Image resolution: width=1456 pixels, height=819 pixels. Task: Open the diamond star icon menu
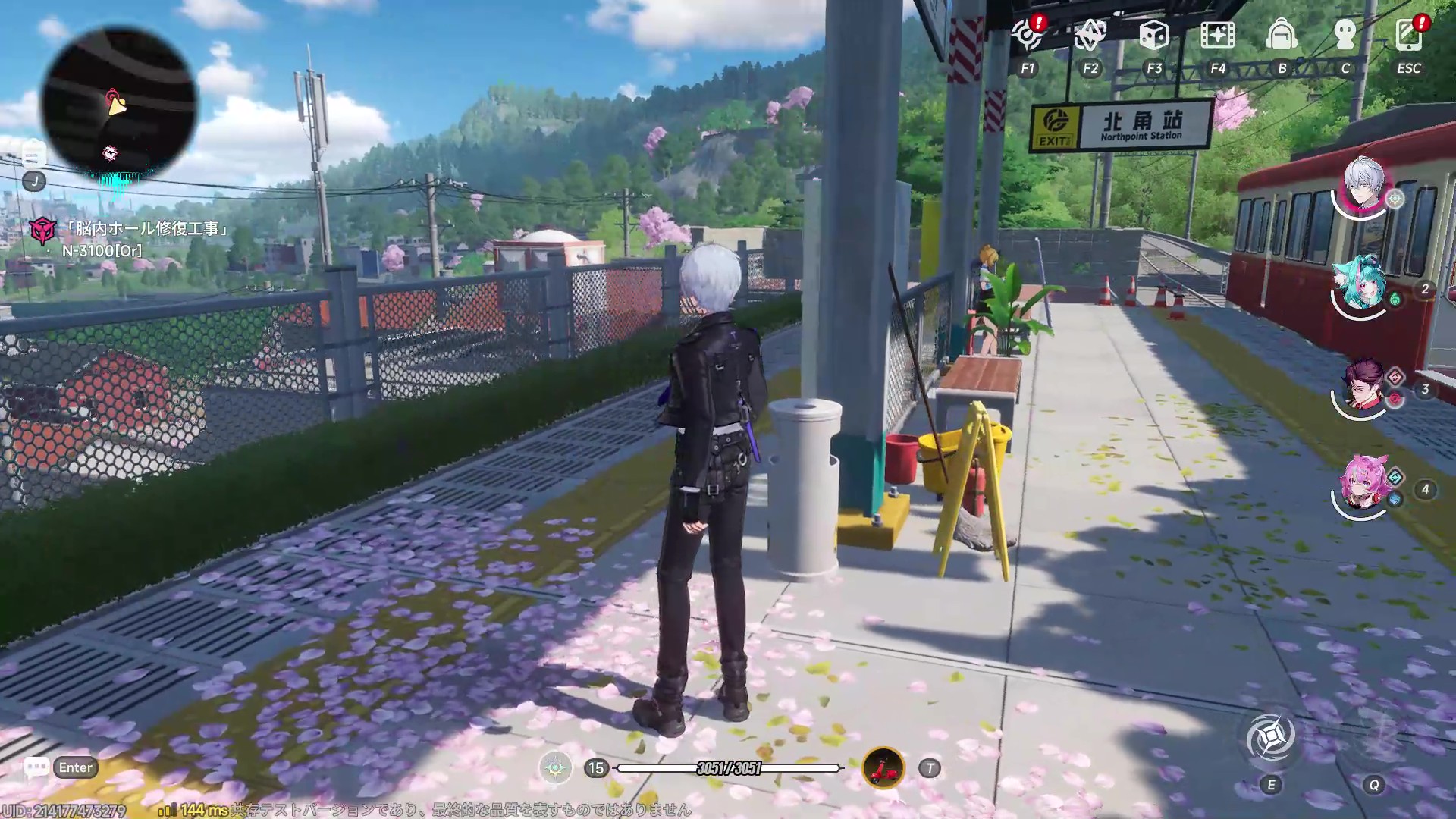(1090, 35)
